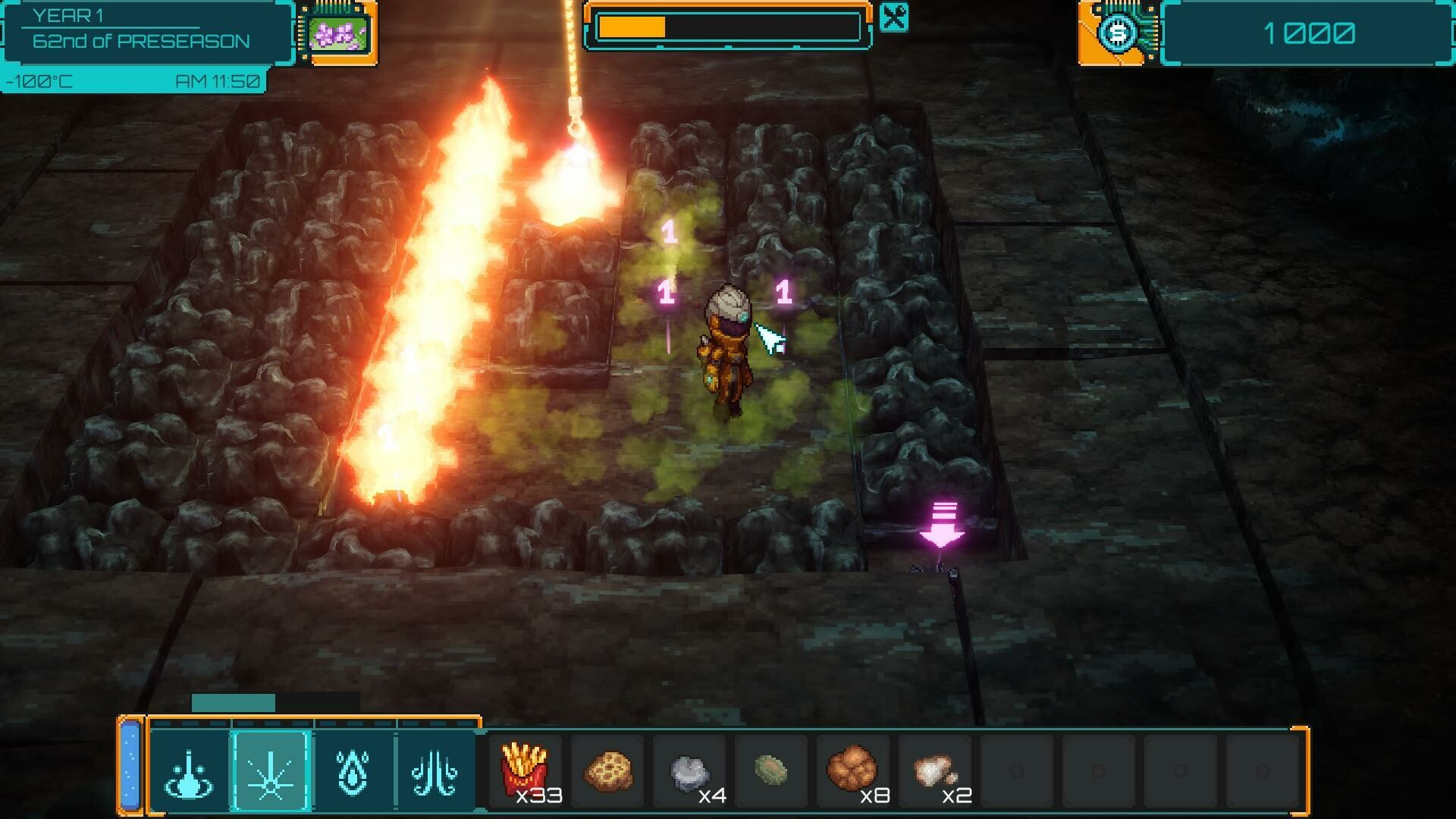Image resolution: width=1456 pixels, height=819 pixels.
Task: Select the white crystal chunk slot
Action: (x=936, y=770)
